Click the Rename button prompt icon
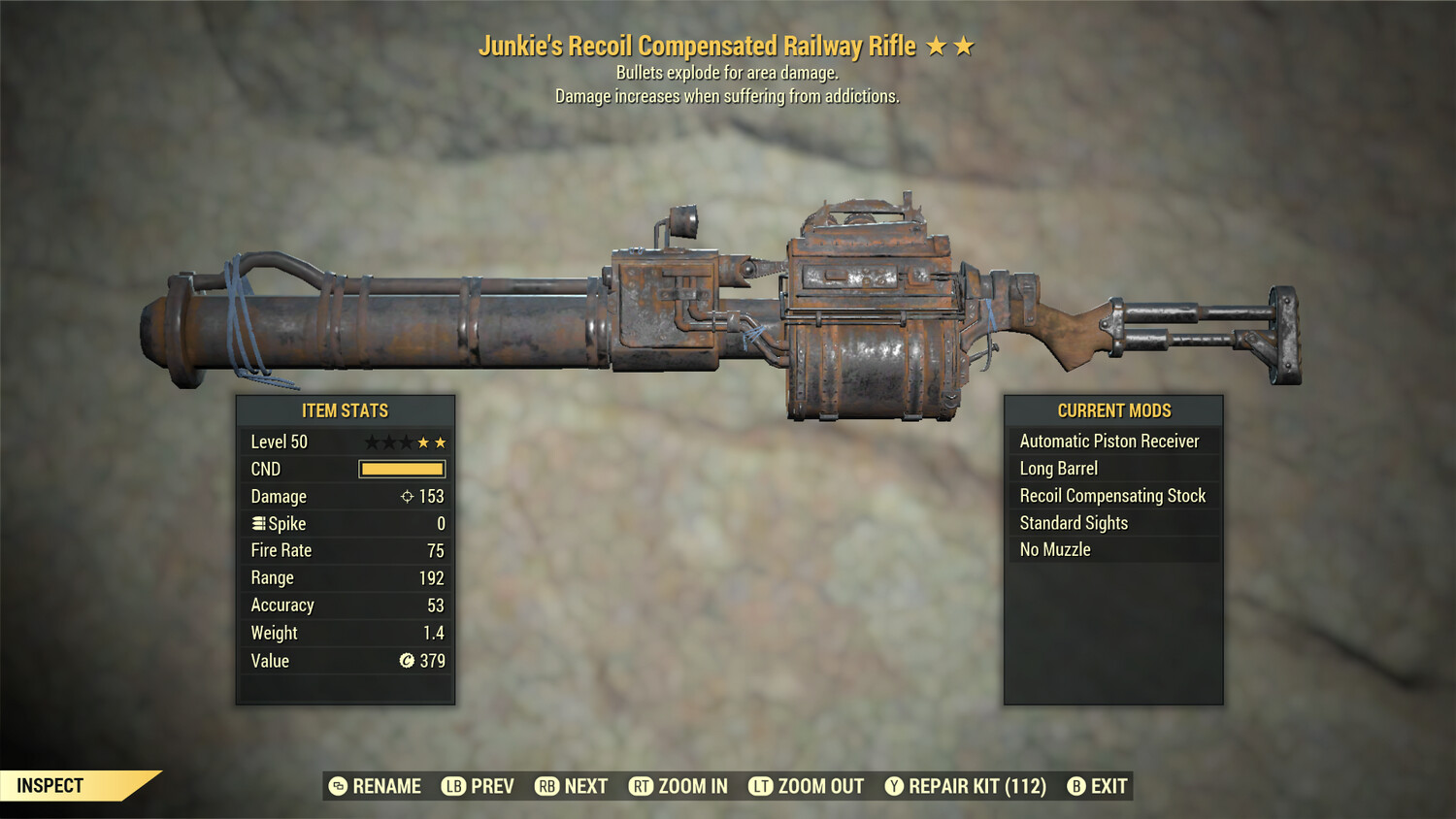Viewport: 1456px width, 819px height. click(x=338, y=786)
